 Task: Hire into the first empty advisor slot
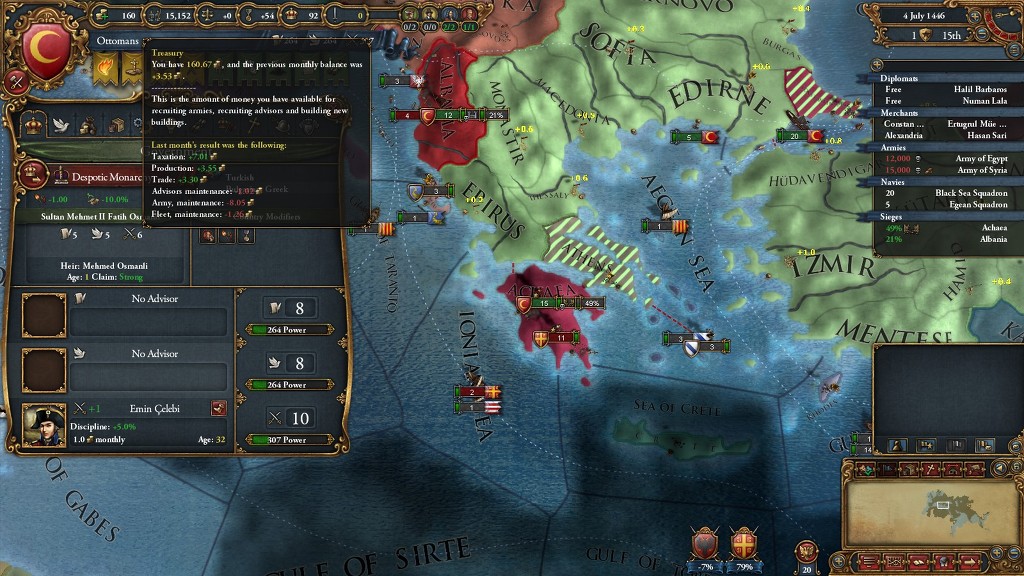(x=44, y=315)
